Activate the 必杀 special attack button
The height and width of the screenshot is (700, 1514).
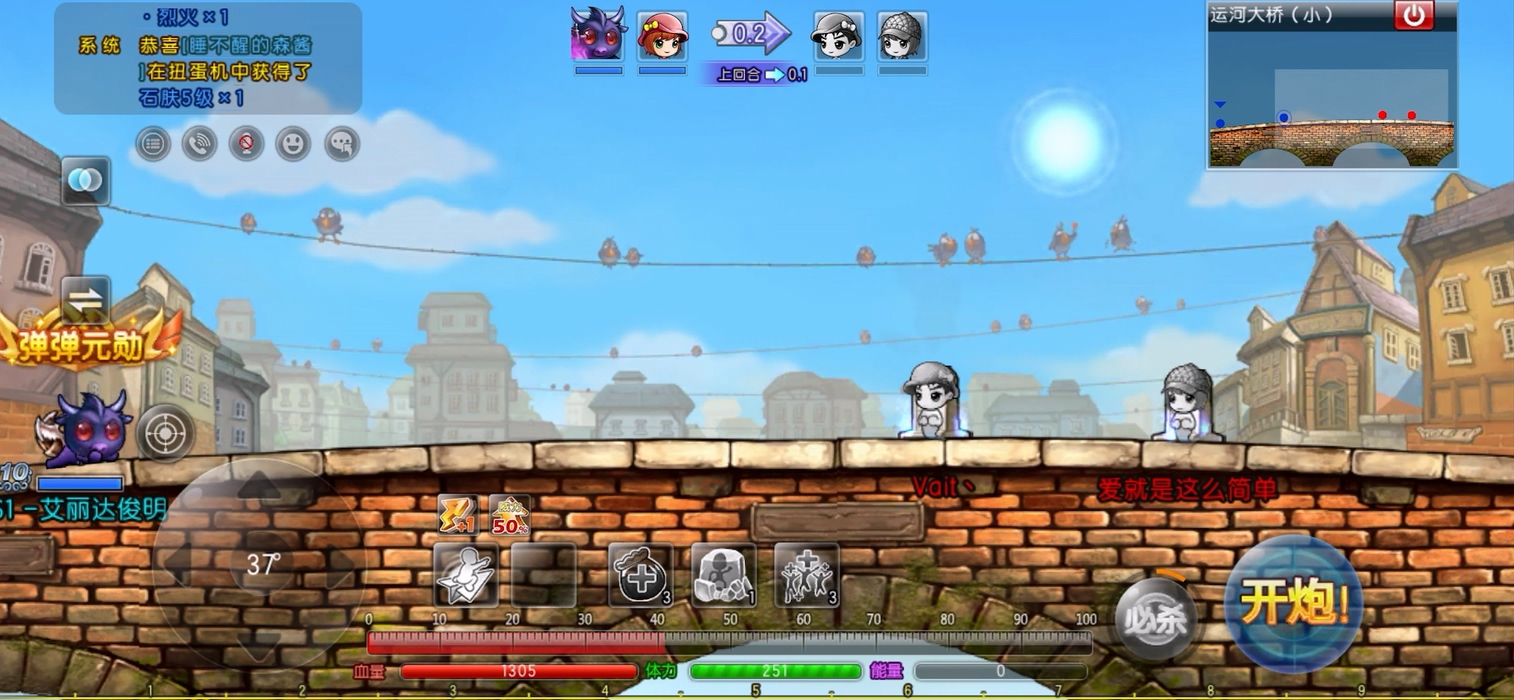(x=1156, y=619)
